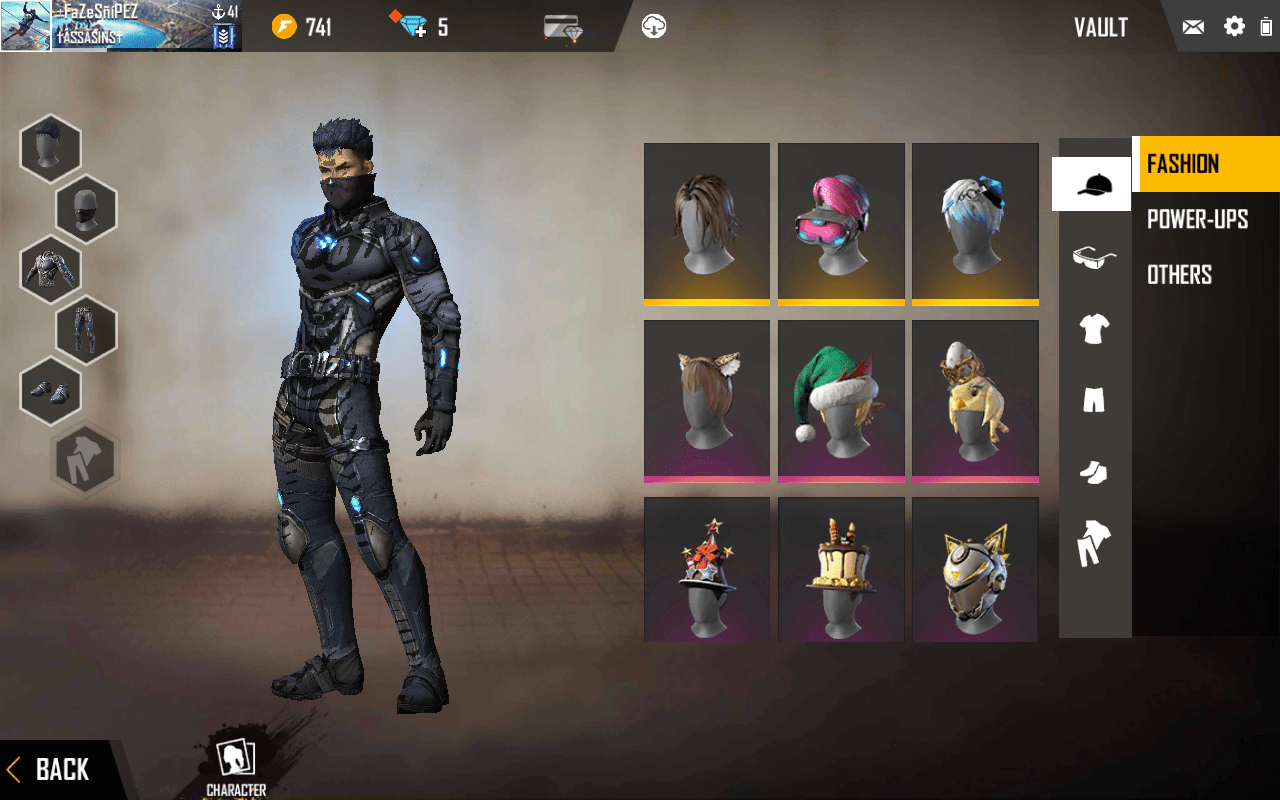Screen dimensions: 1280x800
Task: Click the head equipment hexagon slot
Action: click(50, 148)
